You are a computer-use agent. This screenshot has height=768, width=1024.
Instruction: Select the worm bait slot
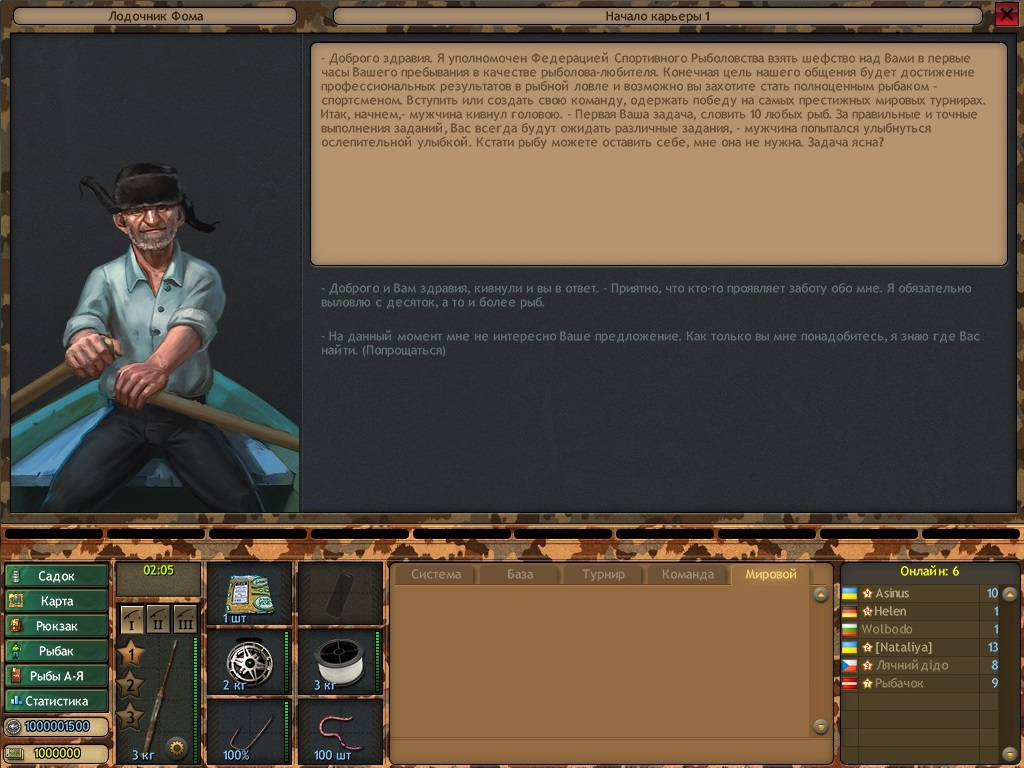(x=340, y=730)
